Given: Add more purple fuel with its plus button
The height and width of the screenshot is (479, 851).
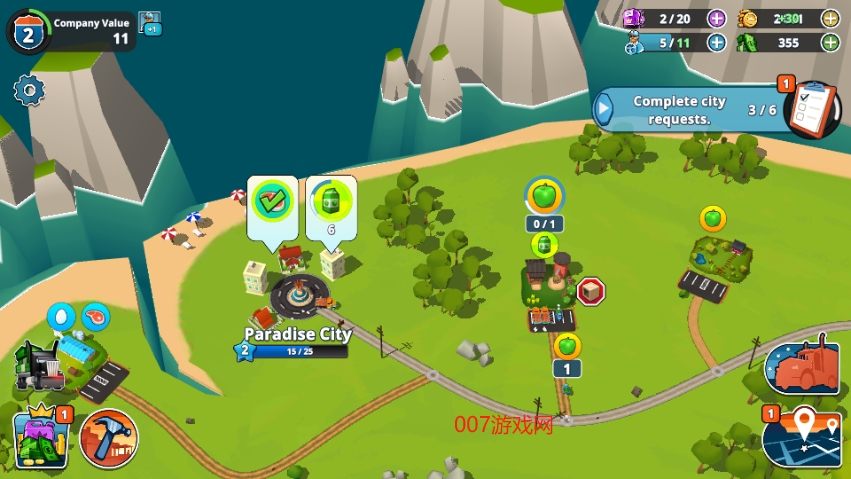Looking at the screenshot, I should (x=716, y=18).
